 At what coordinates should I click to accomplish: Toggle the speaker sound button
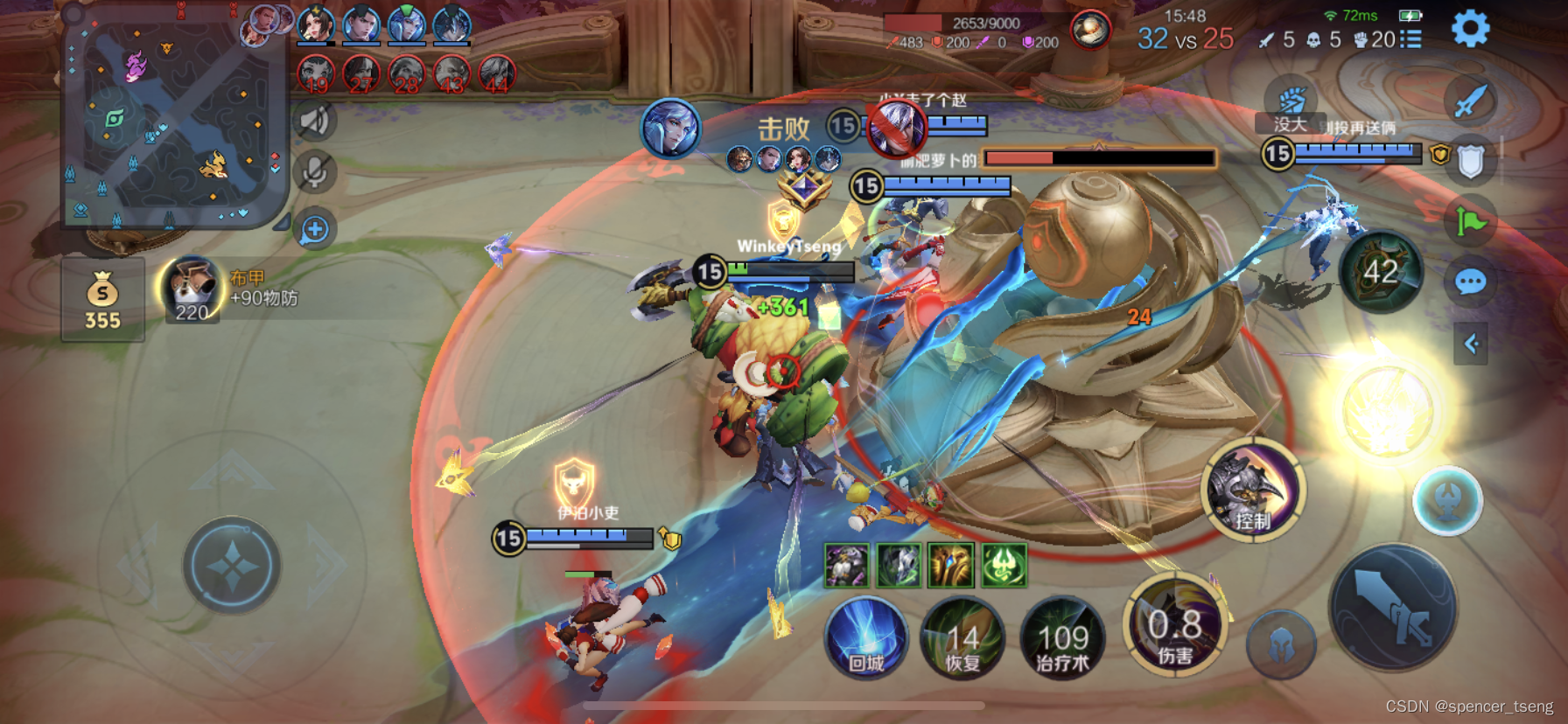click(314, 121)
